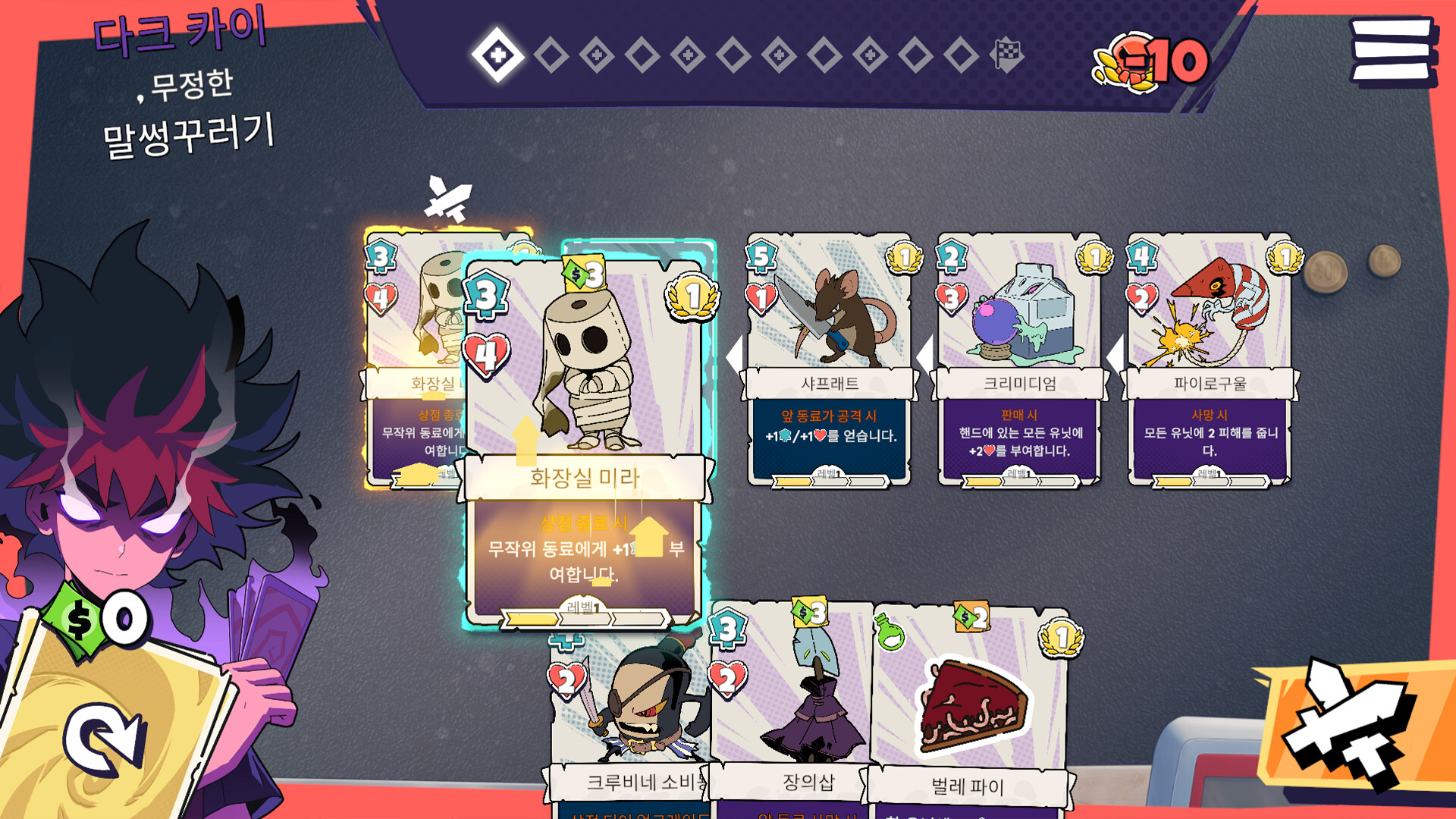The height and width of the screenshot is (819, 1456).
Task: Pick the 파이로구울 card
Action: tap(1210, 358)
